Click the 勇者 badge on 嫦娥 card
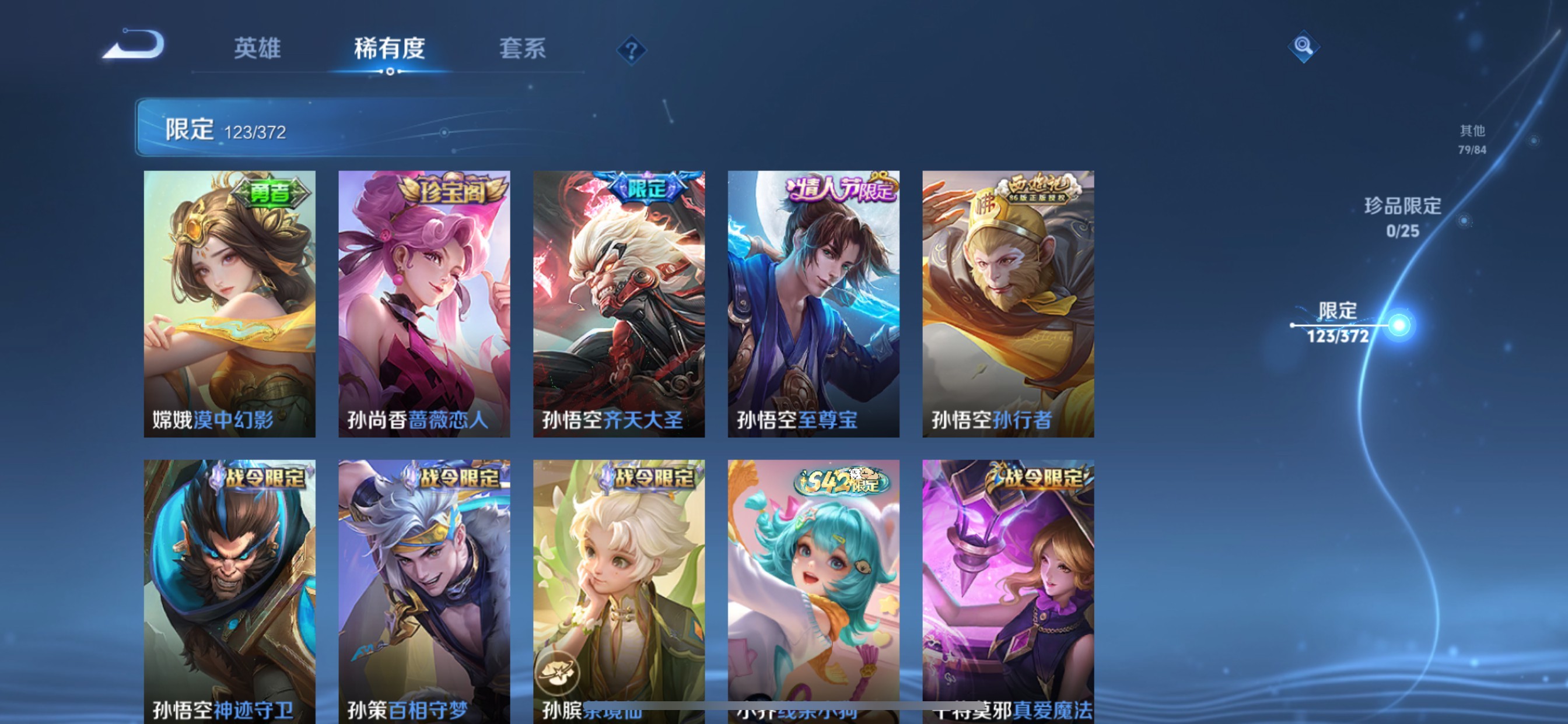The image size is (1568, 724). (x=269, y=192)
